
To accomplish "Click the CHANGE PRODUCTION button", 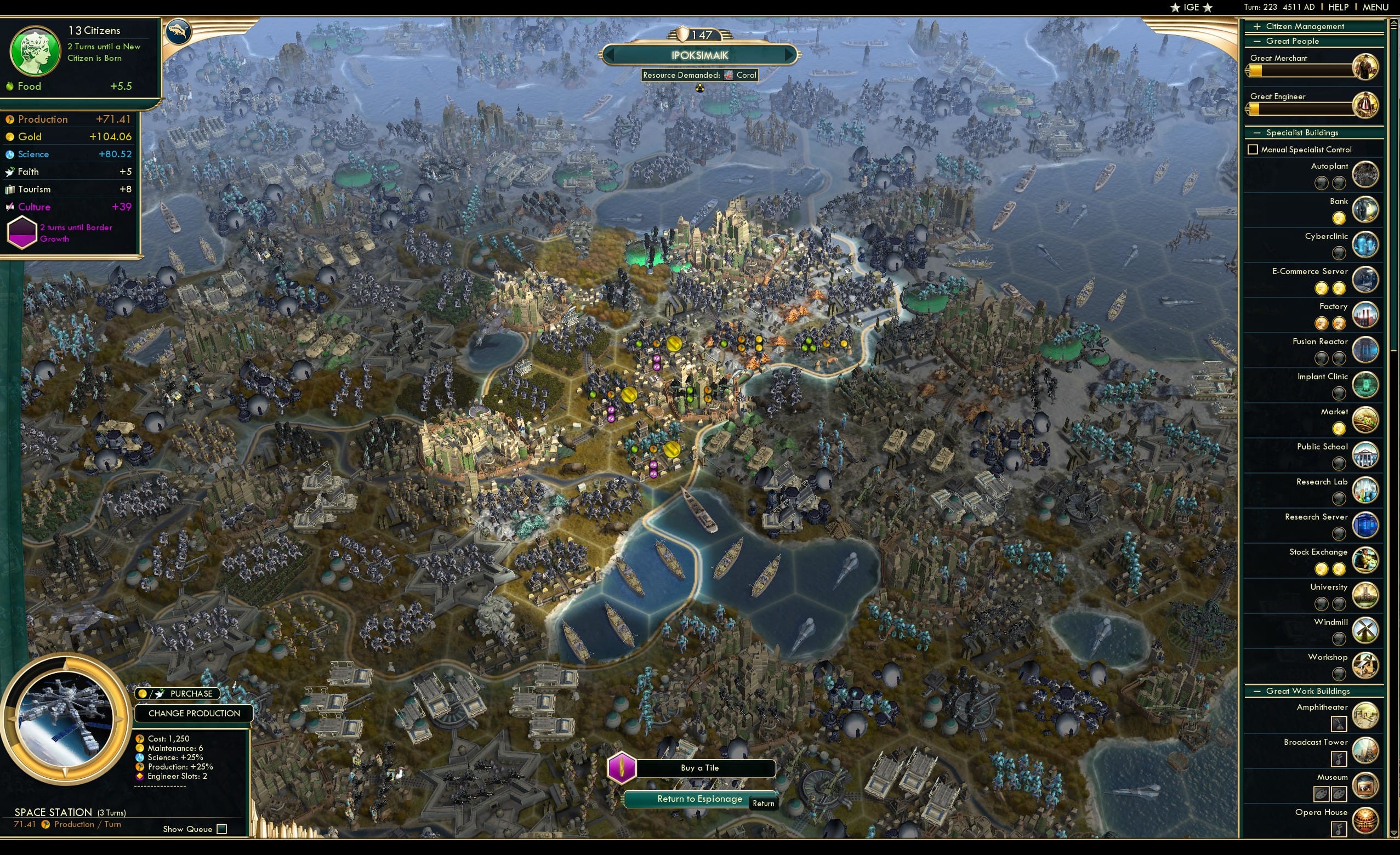I will [x=194, y=713].
